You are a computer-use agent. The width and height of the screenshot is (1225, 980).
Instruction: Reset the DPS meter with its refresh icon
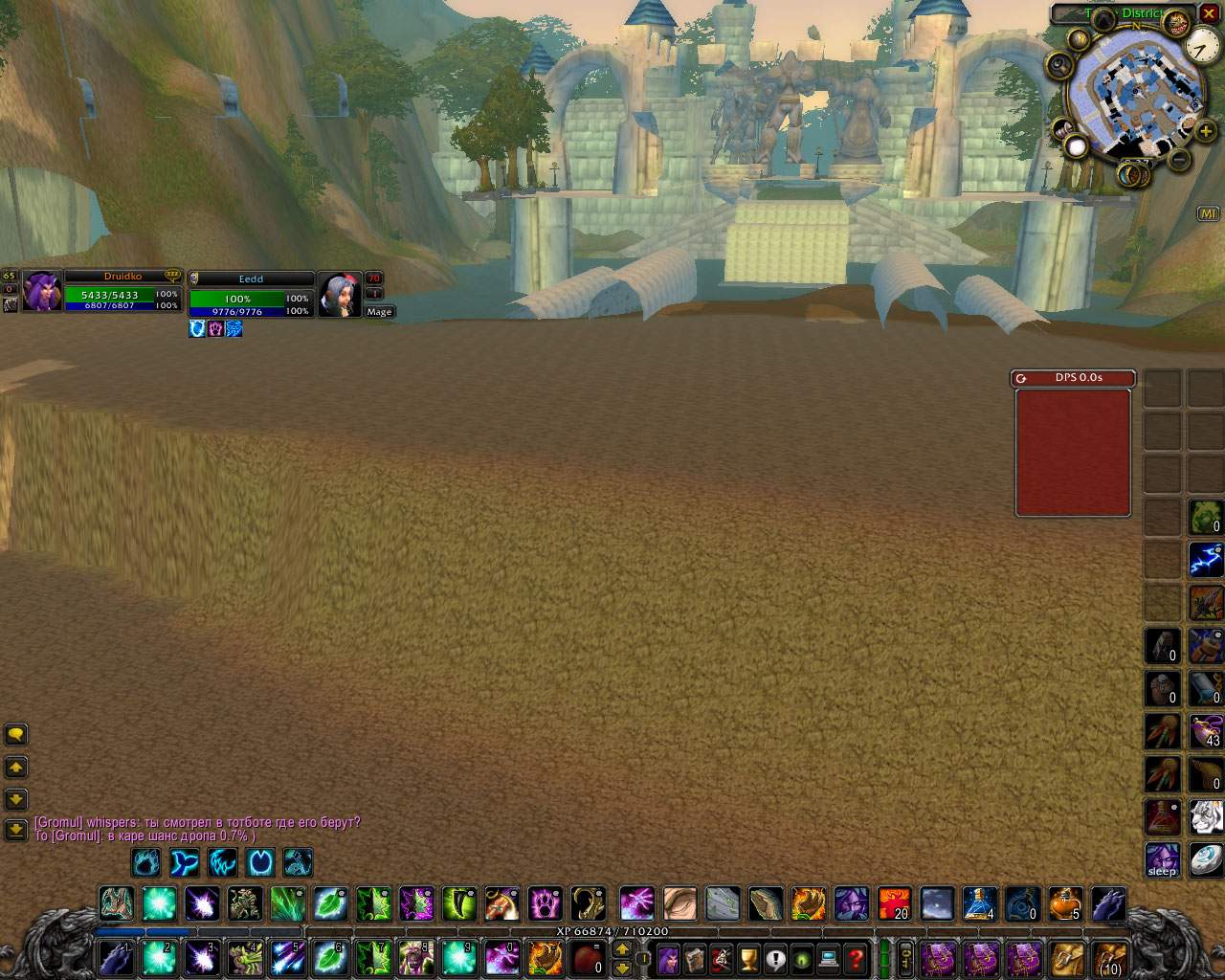point(1021,378)
